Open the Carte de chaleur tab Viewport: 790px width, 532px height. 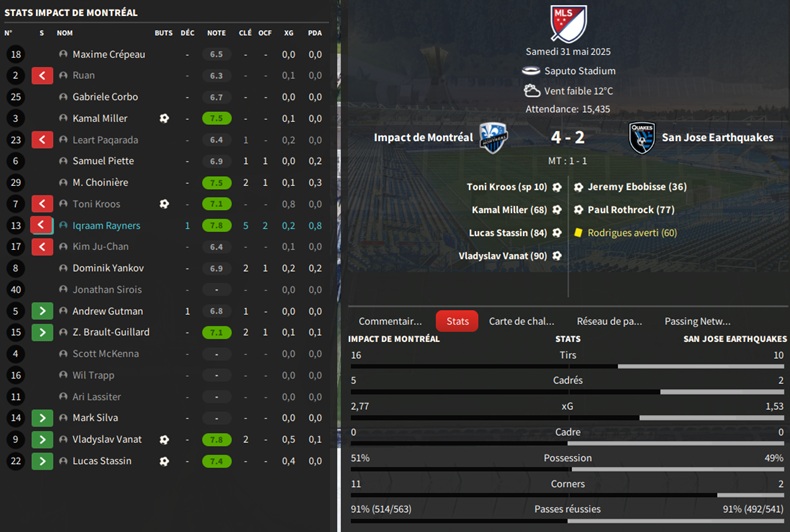[x=521, y=321]
